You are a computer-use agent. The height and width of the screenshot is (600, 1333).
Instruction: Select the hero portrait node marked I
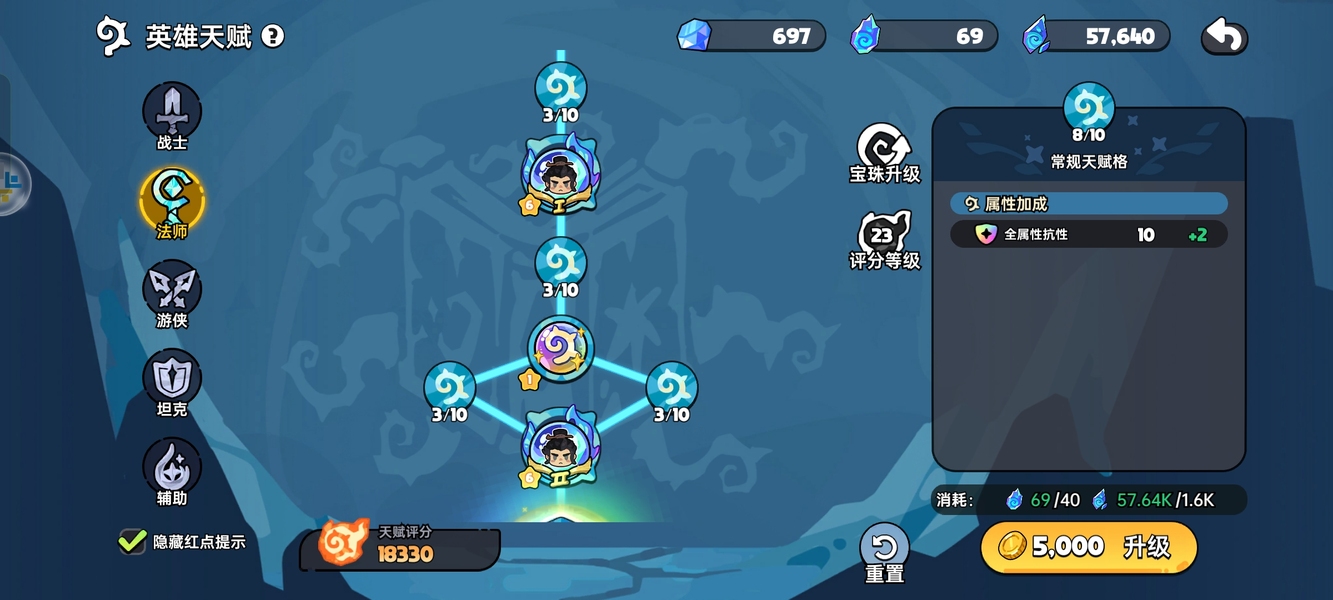(560, 176)
